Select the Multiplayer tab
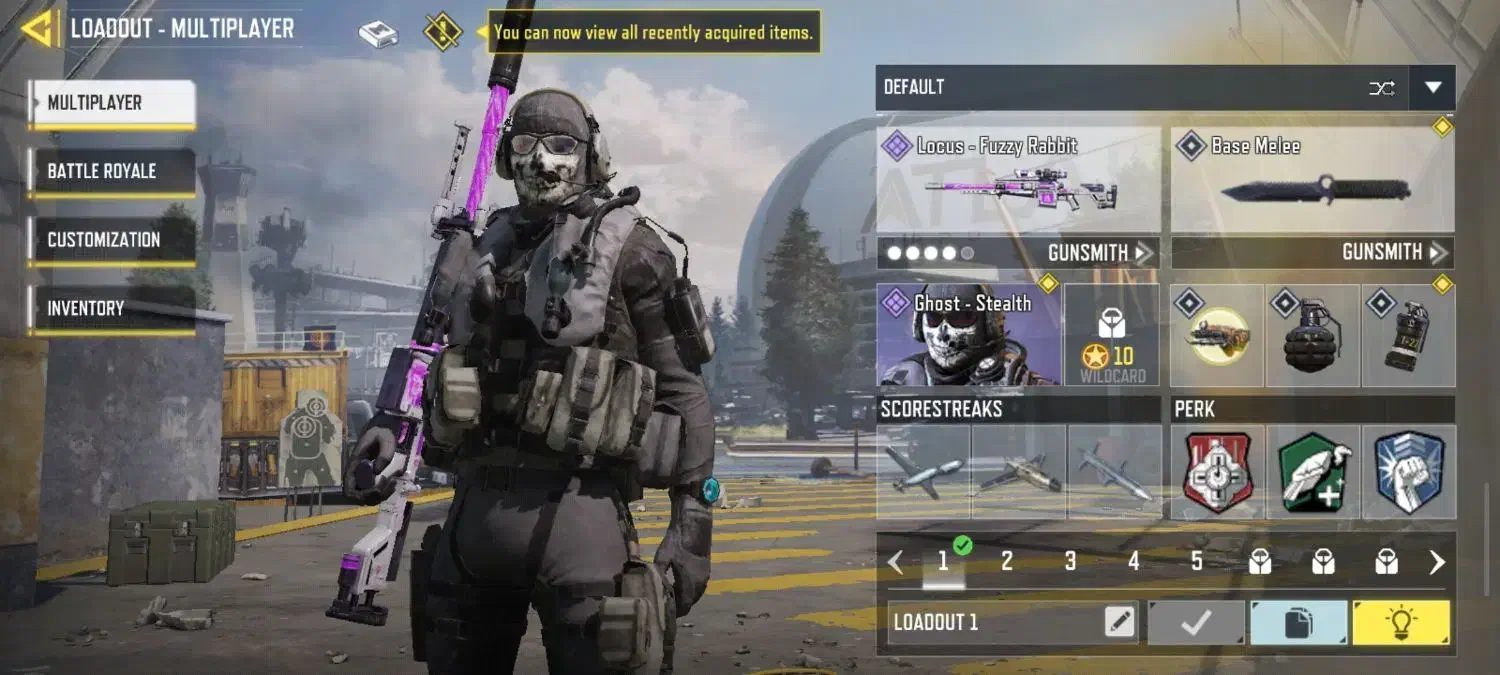 click(x=110, y=102)
